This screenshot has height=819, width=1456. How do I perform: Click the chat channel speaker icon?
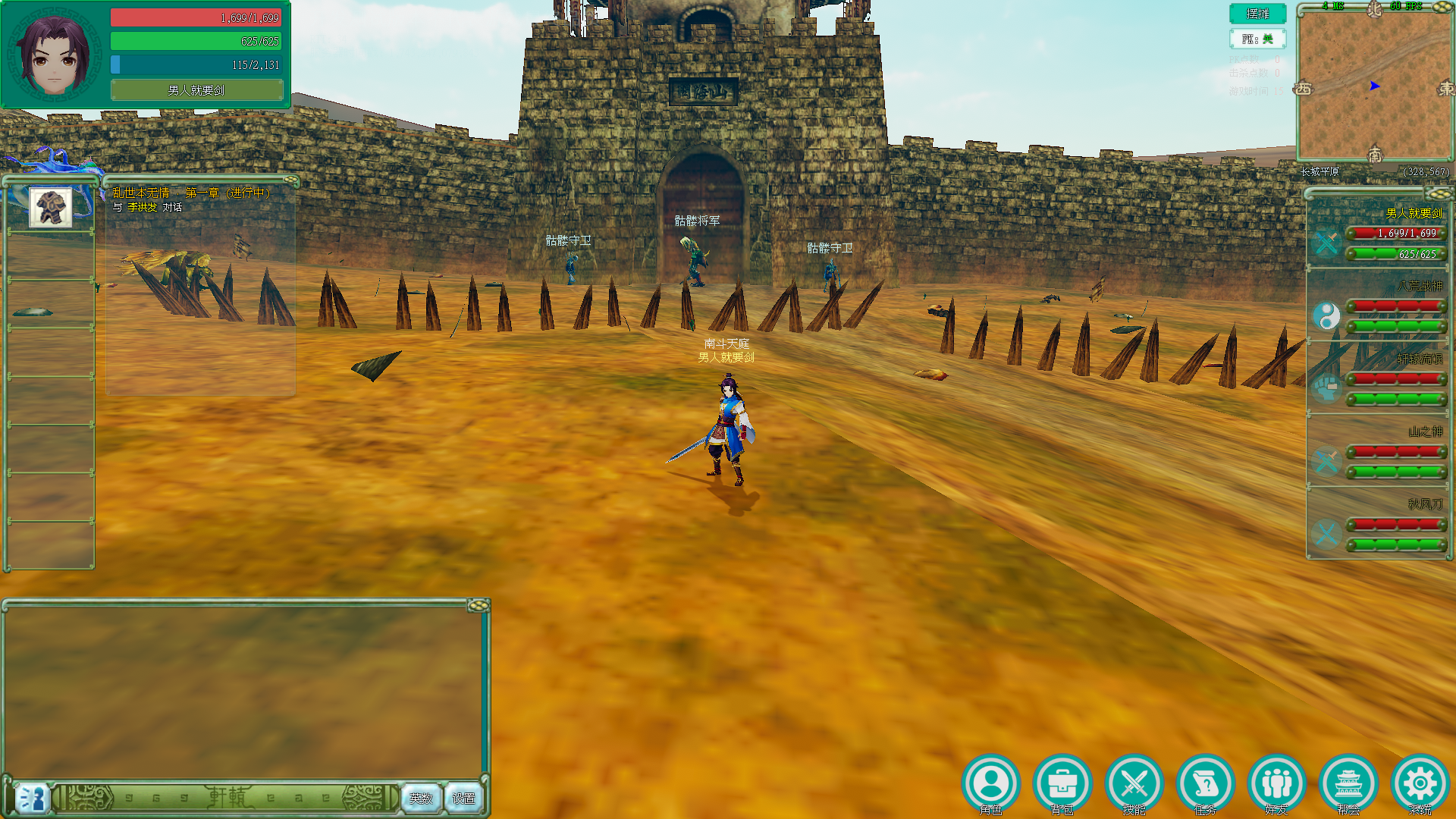tap(32, 798)
